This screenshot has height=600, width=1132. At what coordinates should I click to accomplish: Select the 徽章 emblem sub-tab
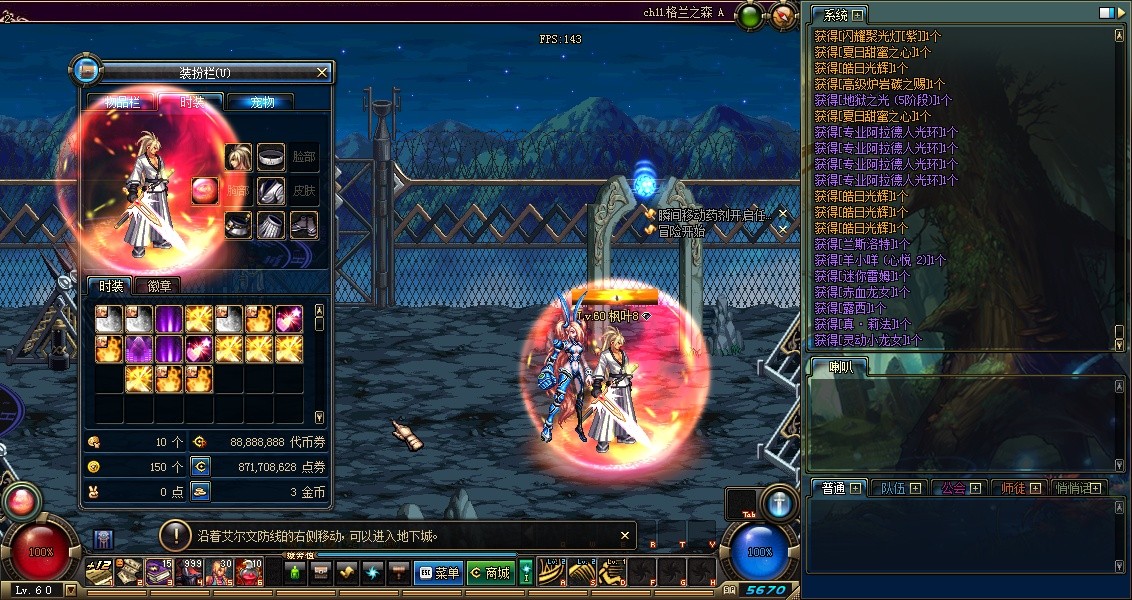pyautogui.click(x=160, y=286)
